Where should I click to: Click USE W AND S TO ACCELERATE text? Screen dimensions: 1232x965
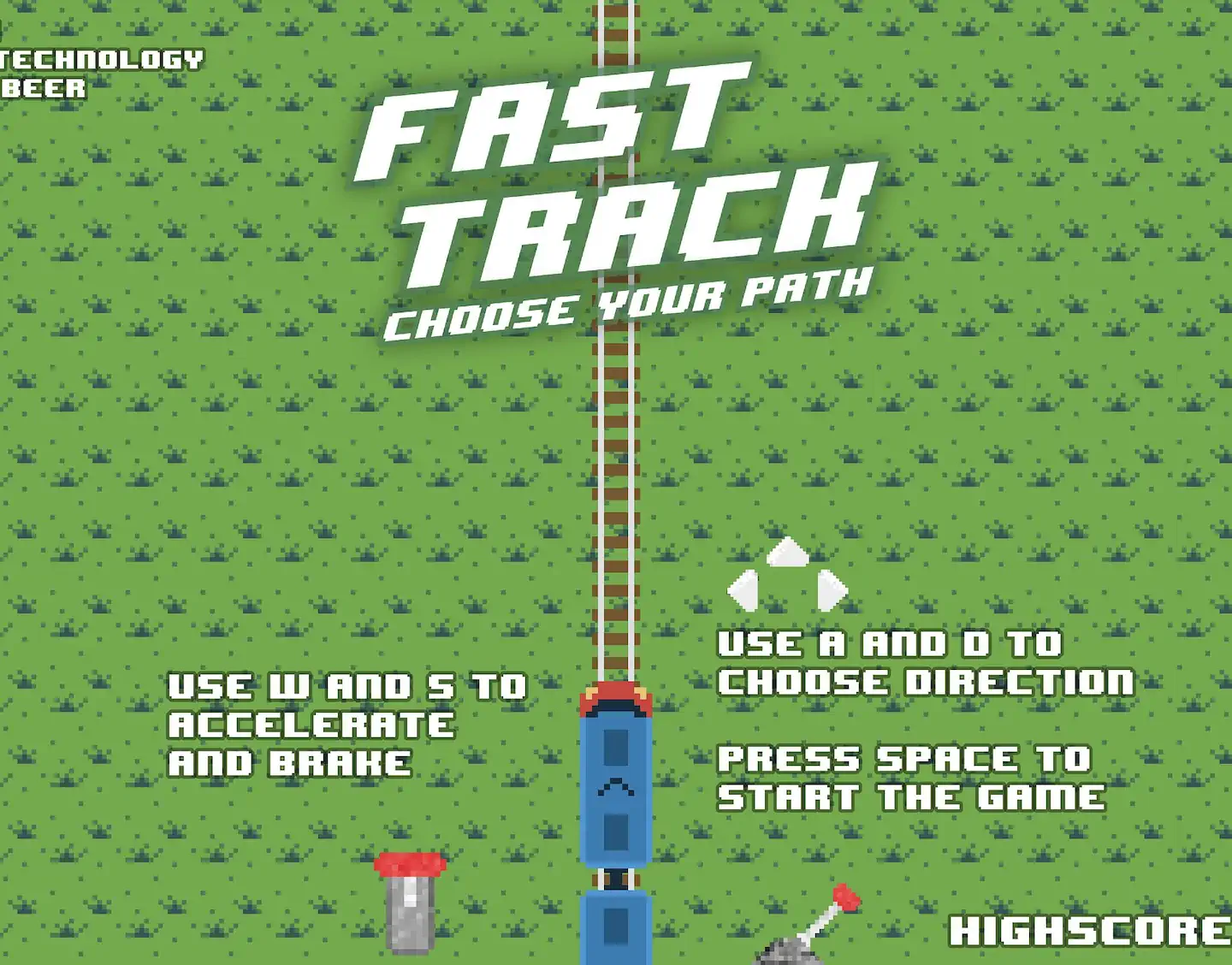(x=349, y=723)
